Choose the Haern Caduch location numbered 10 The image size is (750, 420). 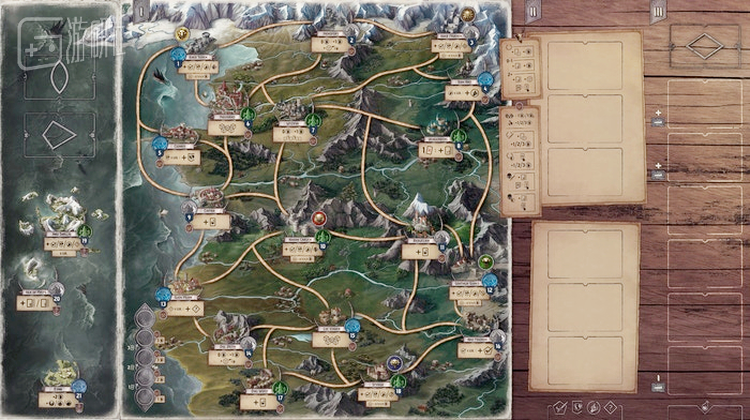click(302, 247)
